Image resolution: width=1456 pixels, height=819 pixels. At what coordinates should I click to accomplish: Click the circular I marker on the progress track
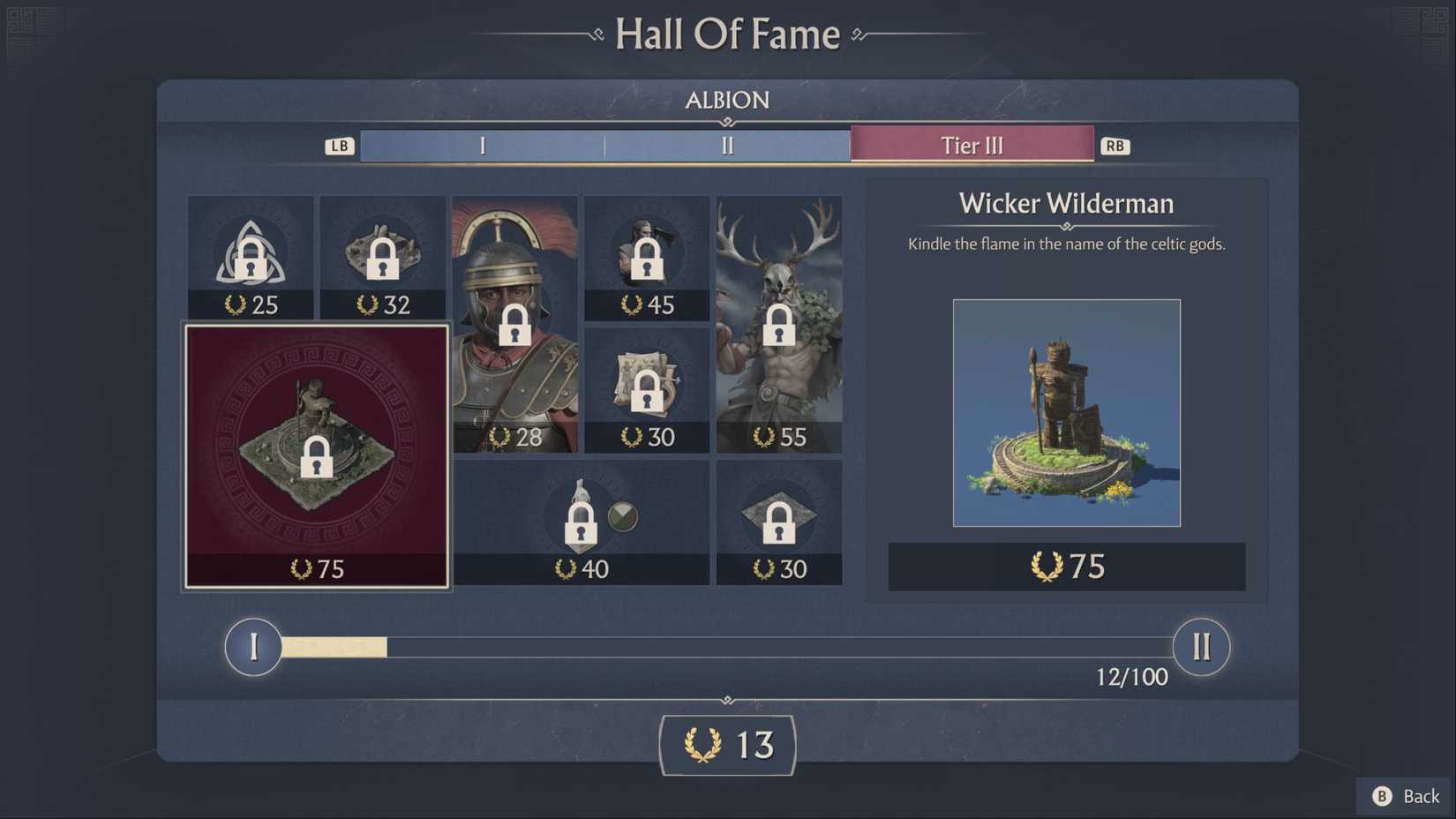253,647
